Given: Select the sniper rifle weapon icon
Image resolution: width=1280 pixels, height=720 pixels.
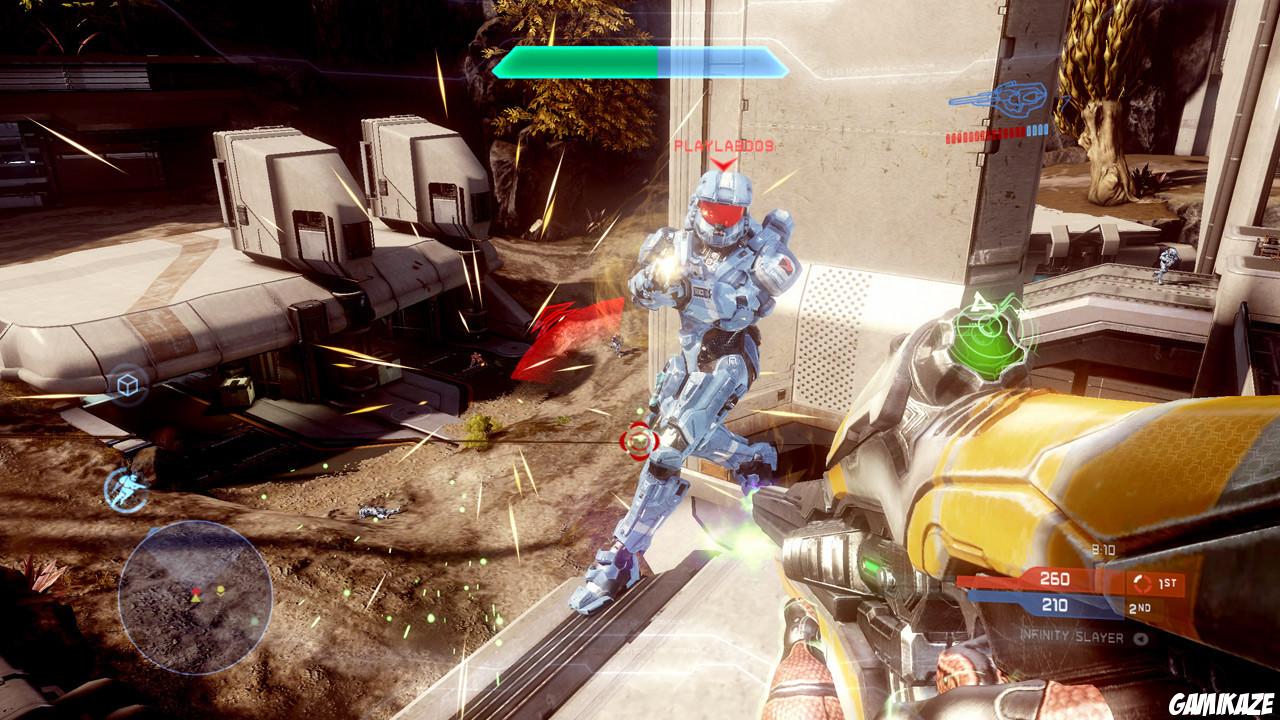Looking at the screenshot, I should [1000, 98].
